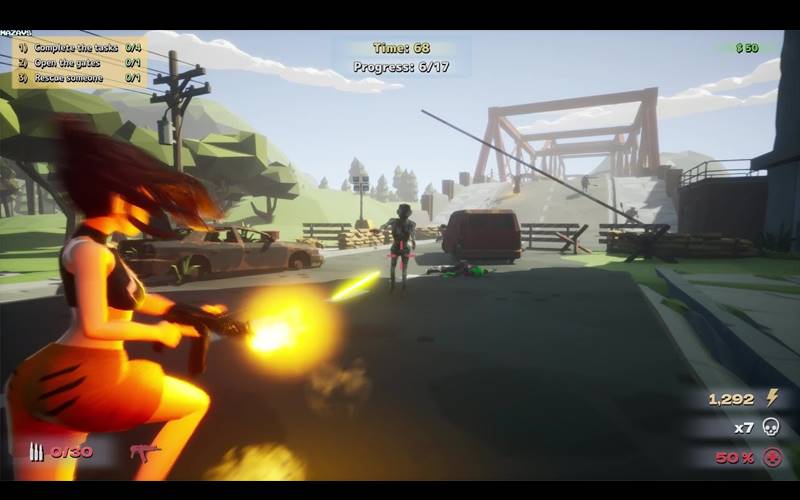
Task: Select the pink submachine gun weapon icon
Action: point(145,452)
